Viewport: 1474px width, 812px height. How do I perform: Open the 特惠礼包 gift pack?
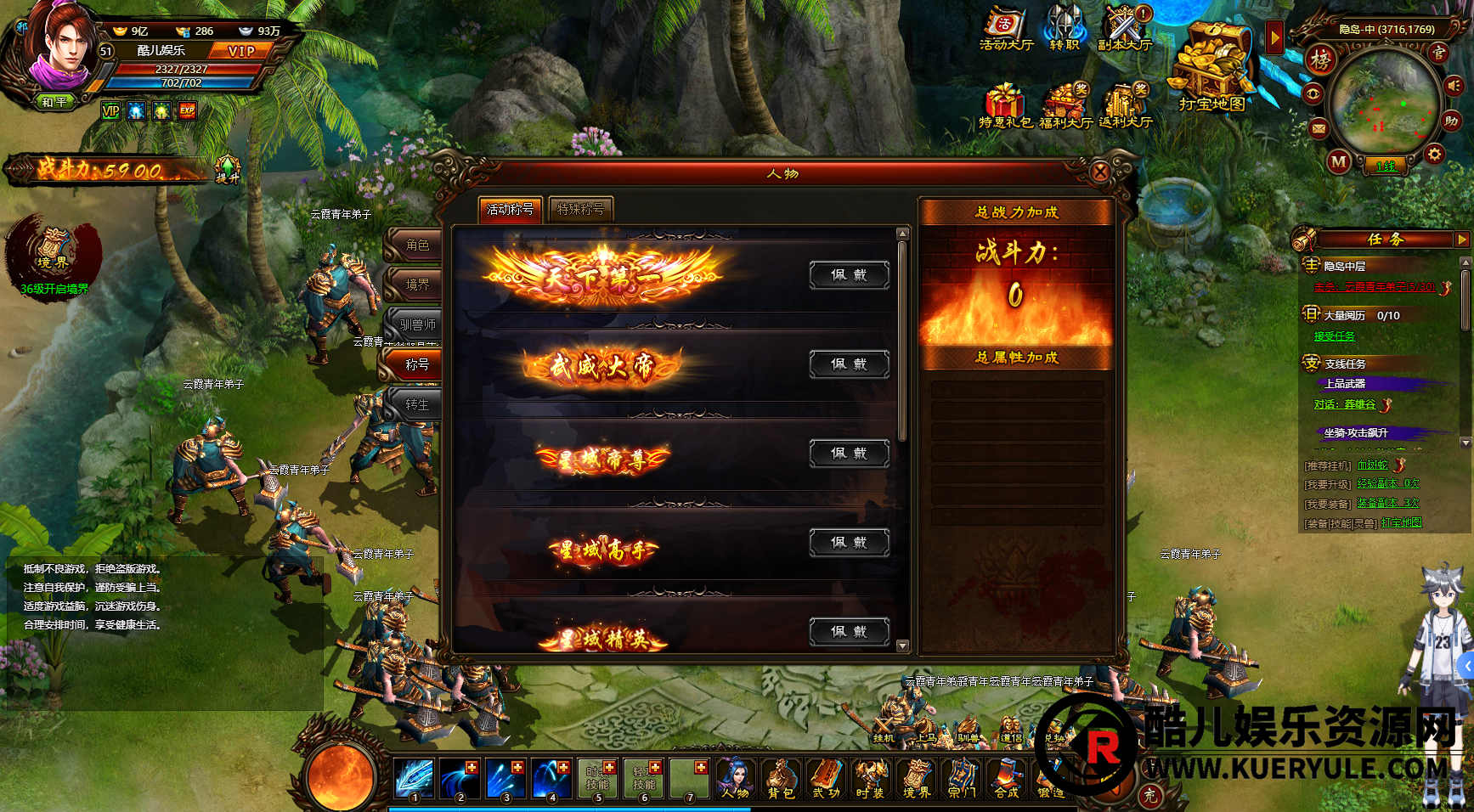1005,106
